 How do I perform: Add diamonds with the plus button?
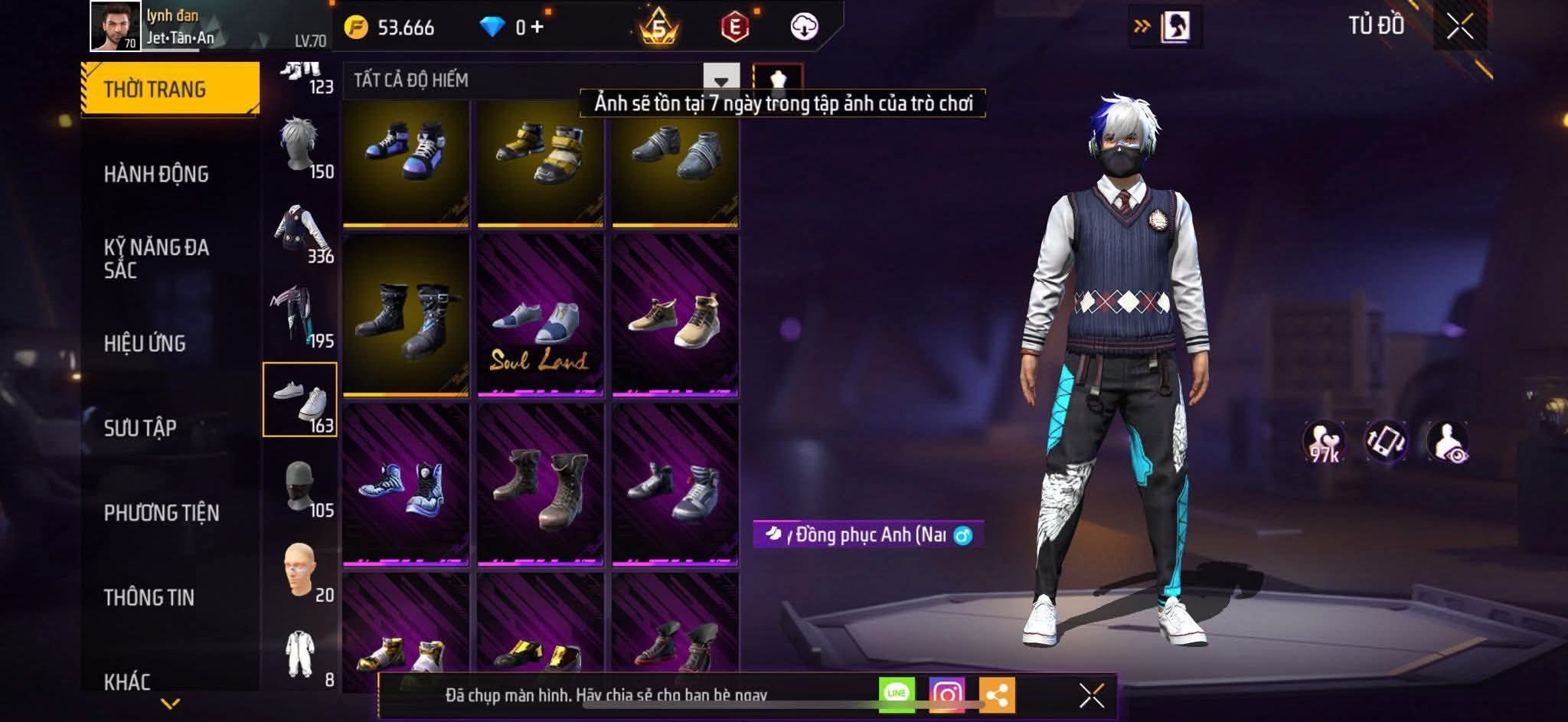point(537,28)
